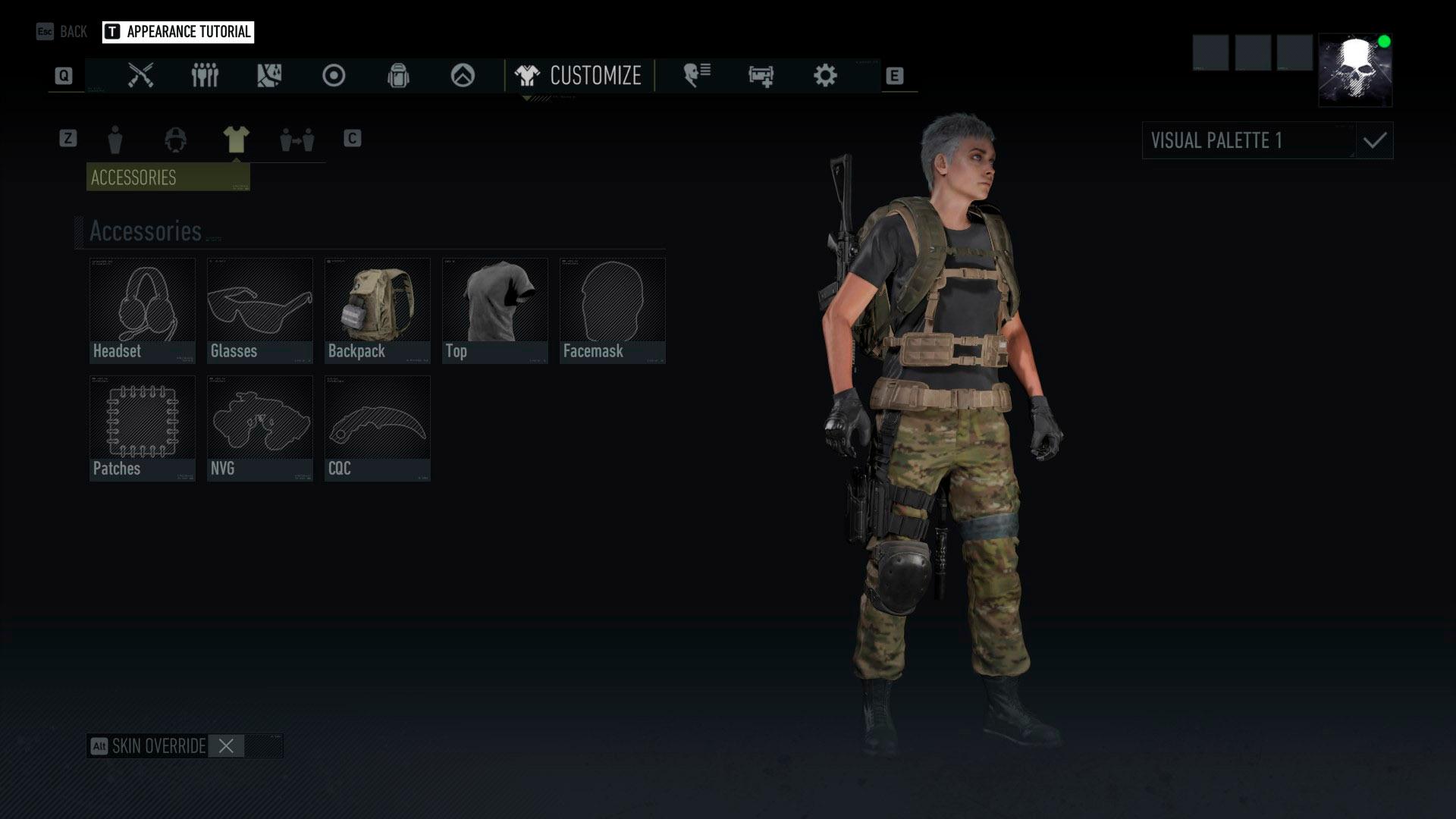The width and height of the screenshot is (1456, 819).
Task: Choose the Patches accessory tile
Action: coord(143,428)
